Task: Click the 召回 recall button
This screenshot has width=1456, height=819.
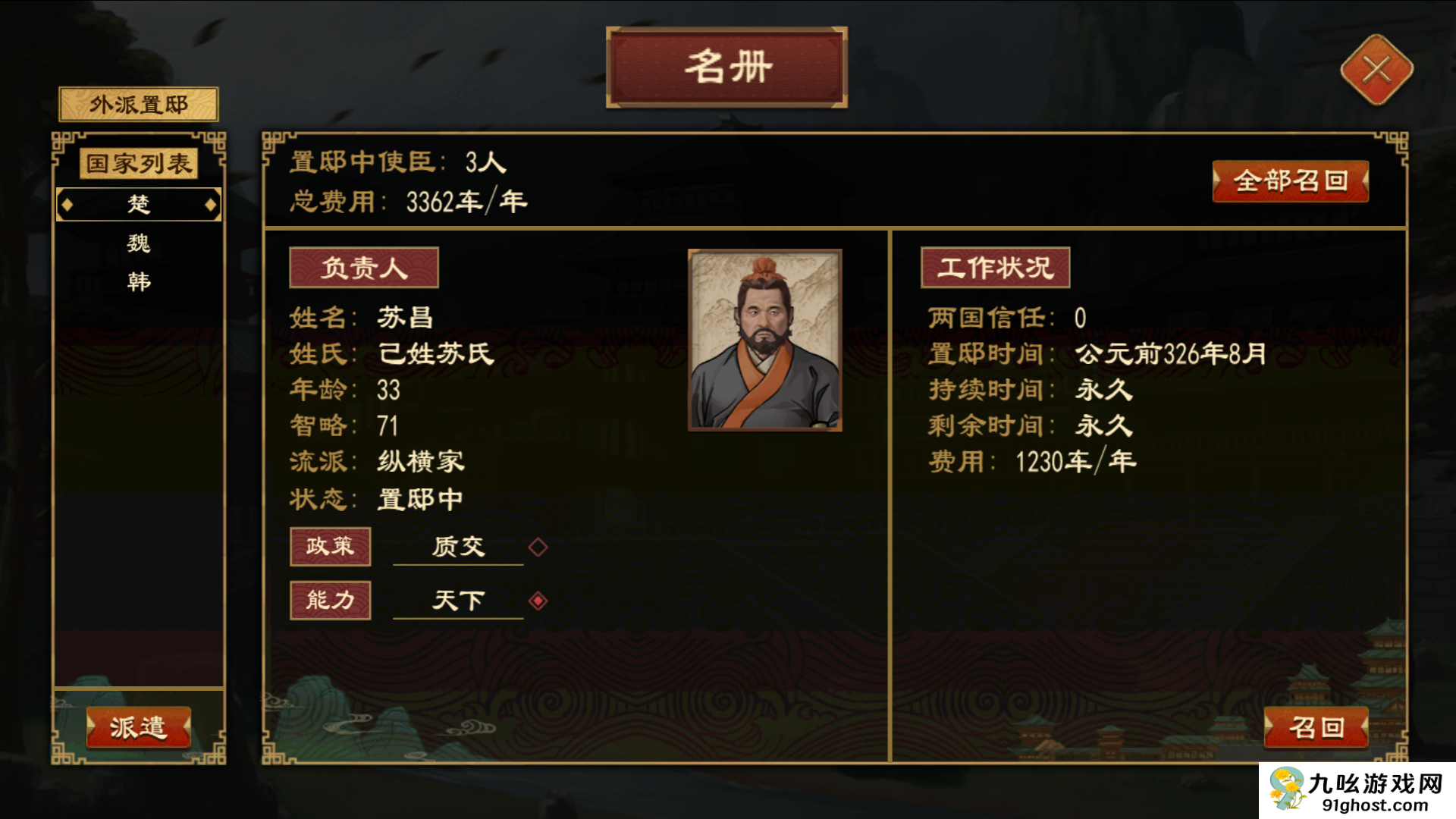Action: tap(1317, 726)
